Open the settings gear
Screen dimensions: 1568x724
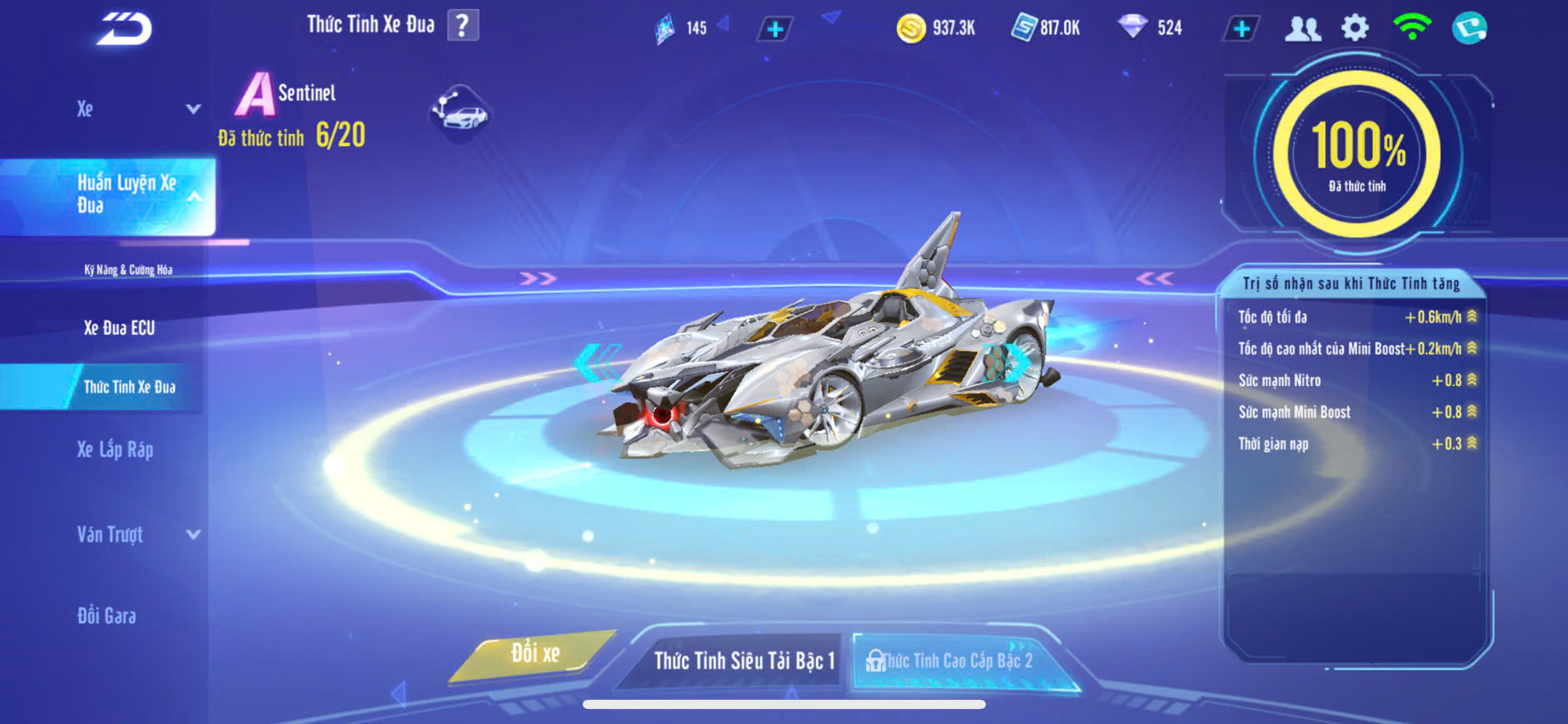click(x=1355, y=28)
